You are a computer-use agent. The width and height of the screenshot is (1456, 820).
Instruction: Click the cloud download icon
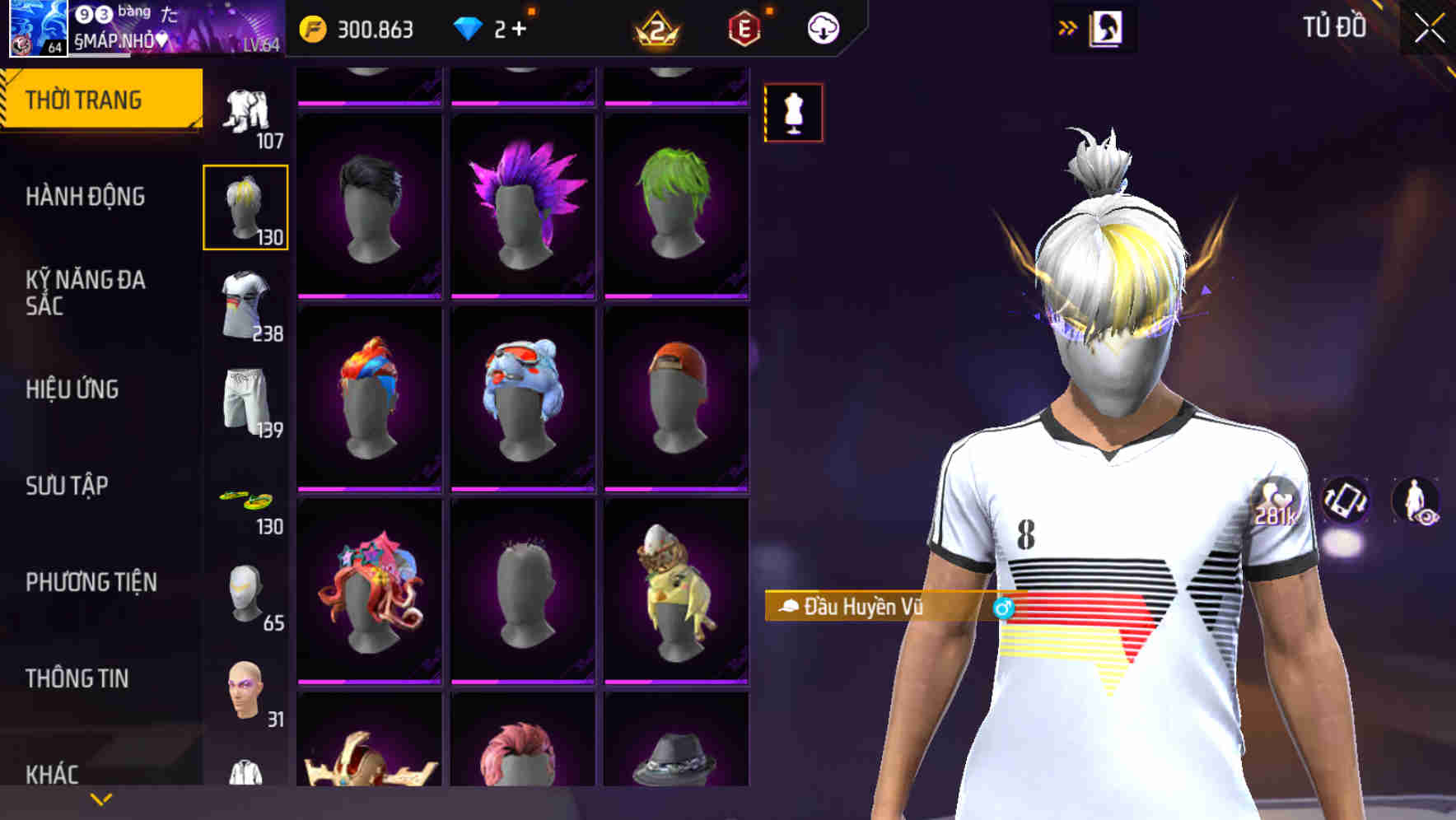820,26
